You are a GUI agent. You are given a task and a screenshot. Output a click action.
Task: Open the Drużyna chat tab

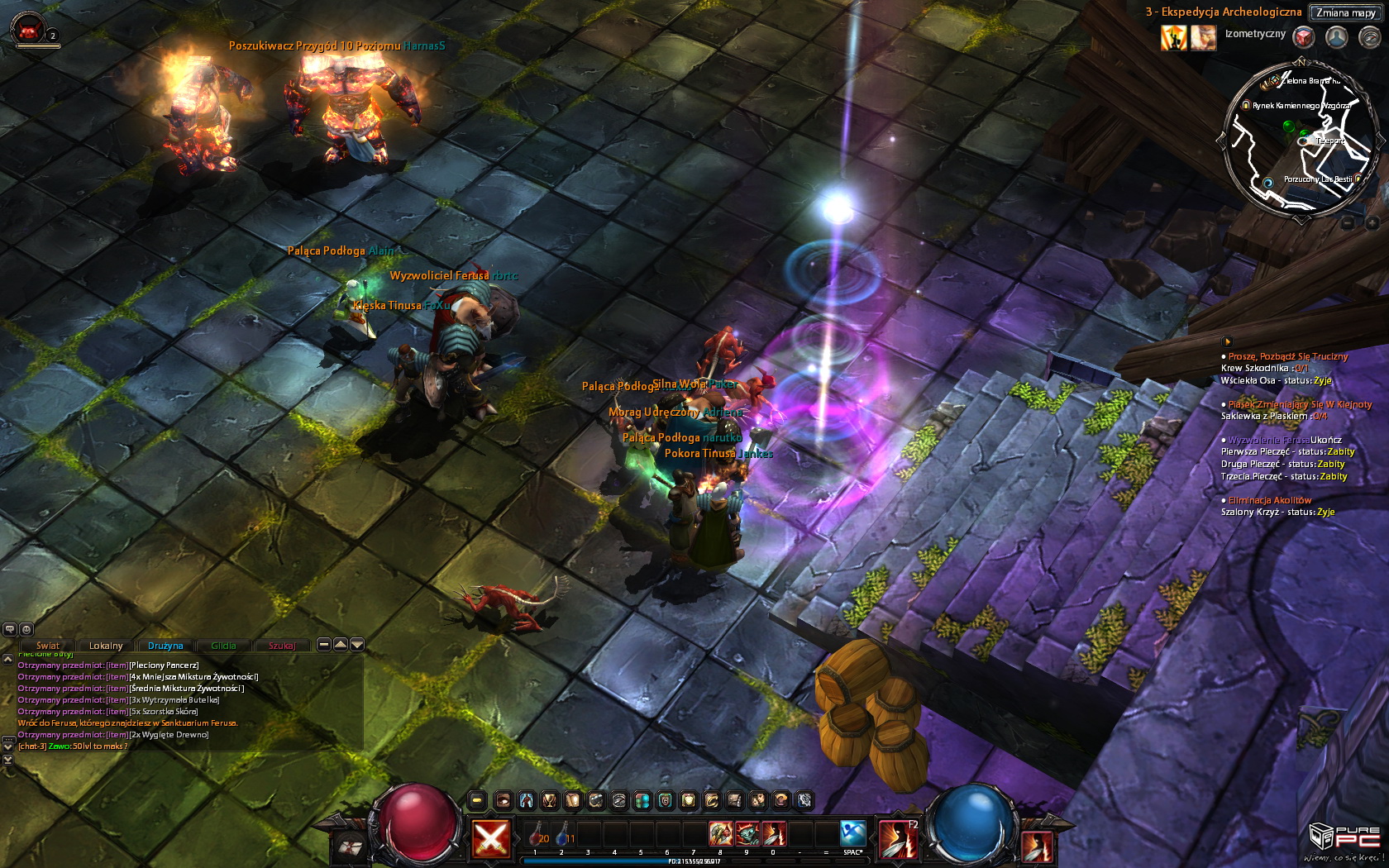click(x=165, y=646)
